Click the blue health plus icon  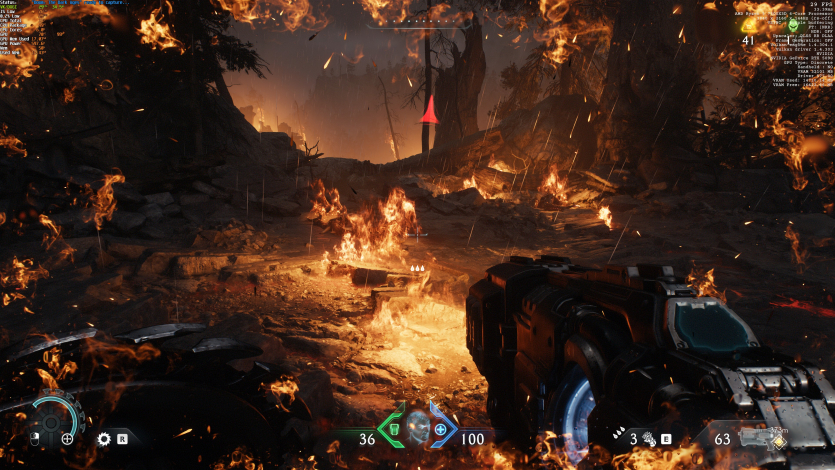441,430
